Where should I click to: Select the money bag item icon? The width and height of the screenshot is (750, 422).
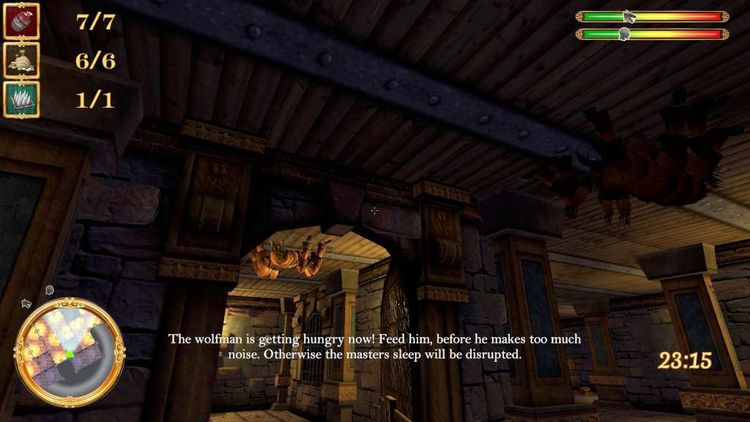21,59
